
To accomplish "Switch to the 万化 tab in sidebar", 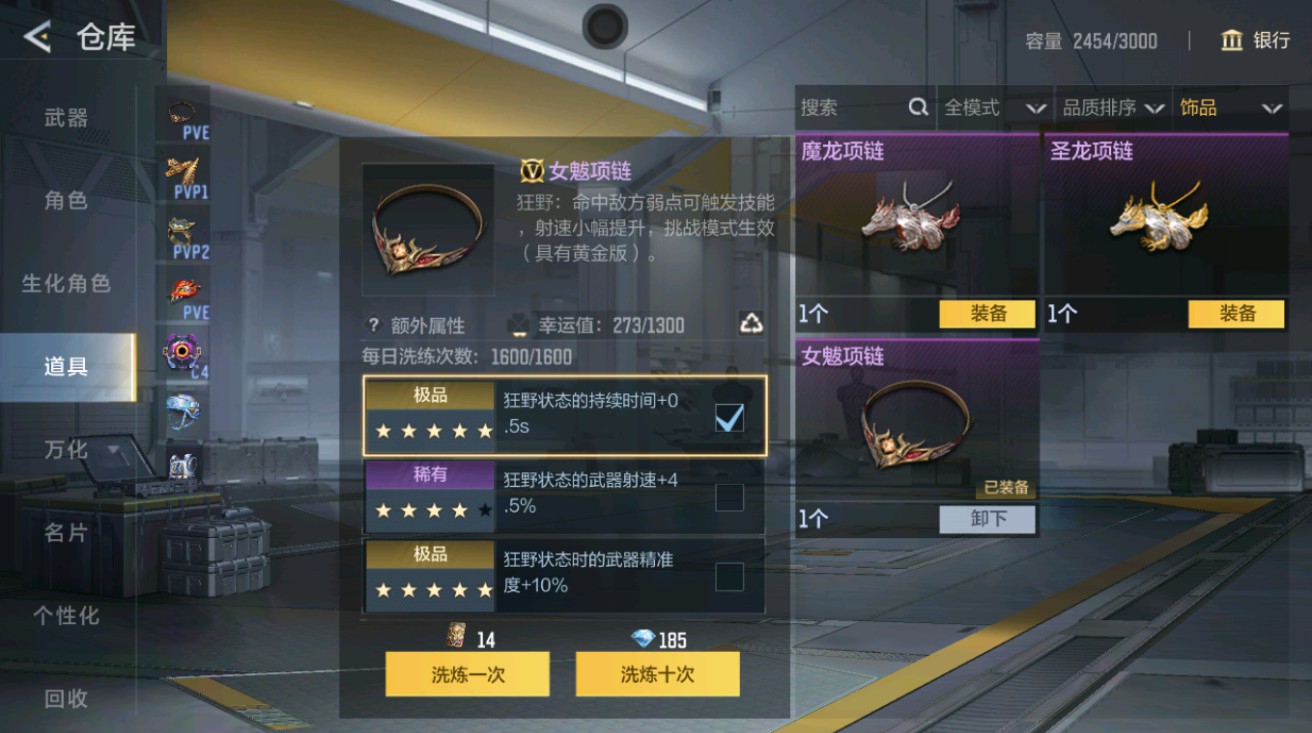I will (x=64, y=450).
